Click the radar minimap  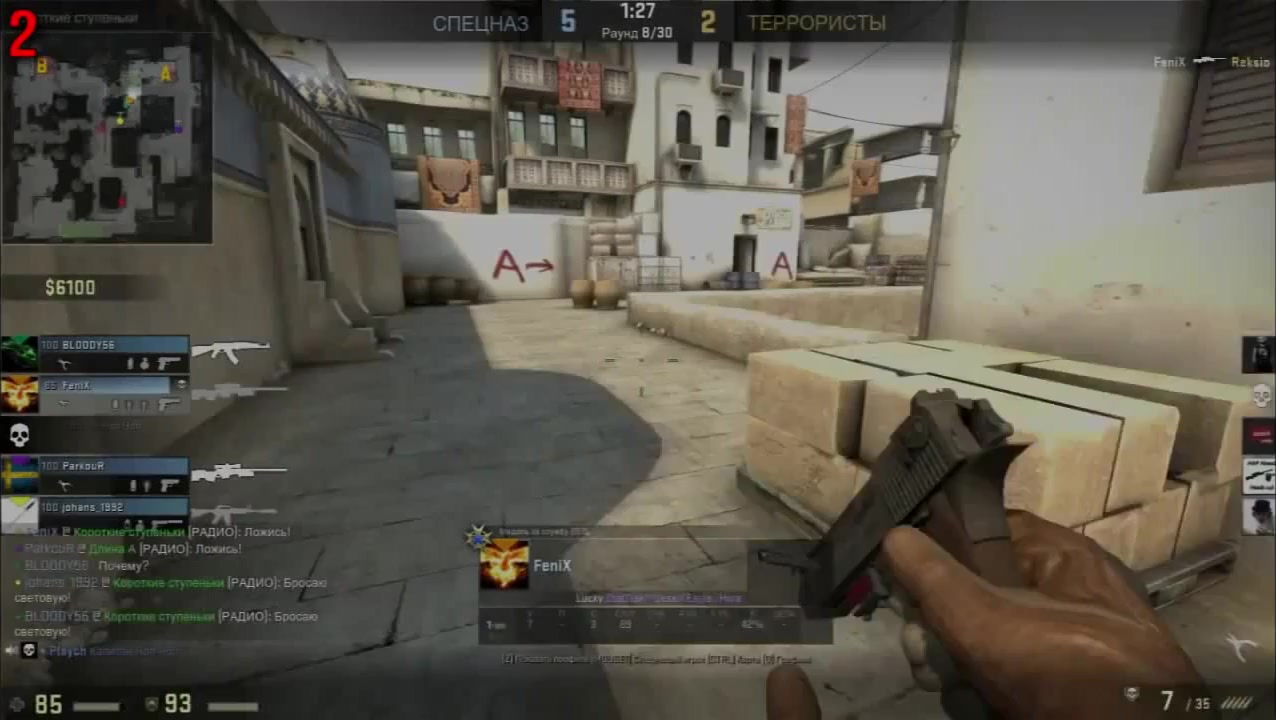coord(107,137)
